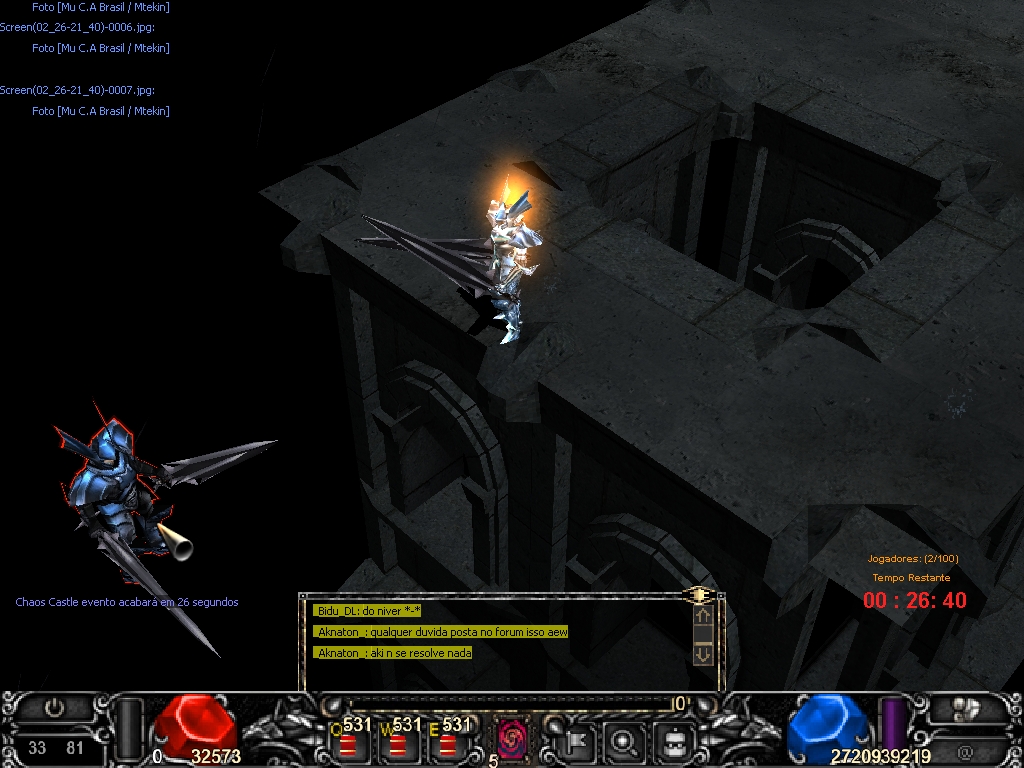Screen dimensions: 1024x768
Task: Use the Q potion slot
Action: [348, 744]
